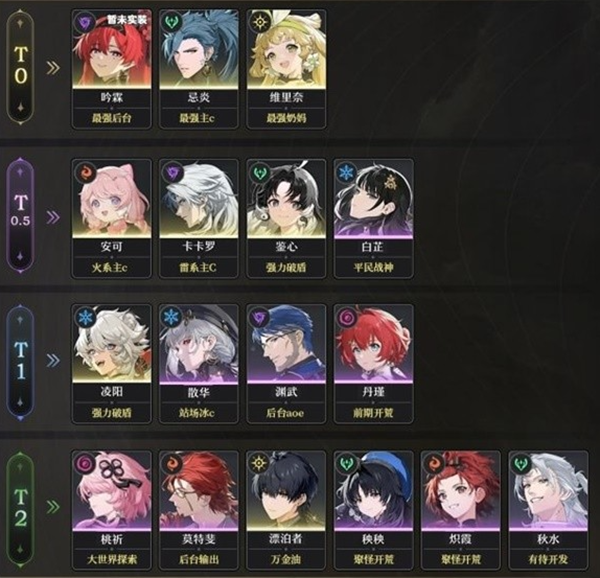Pick the 鉴心 character card
Screen dimensions: 600x578
pyautogui.click(x=286, y=207)
